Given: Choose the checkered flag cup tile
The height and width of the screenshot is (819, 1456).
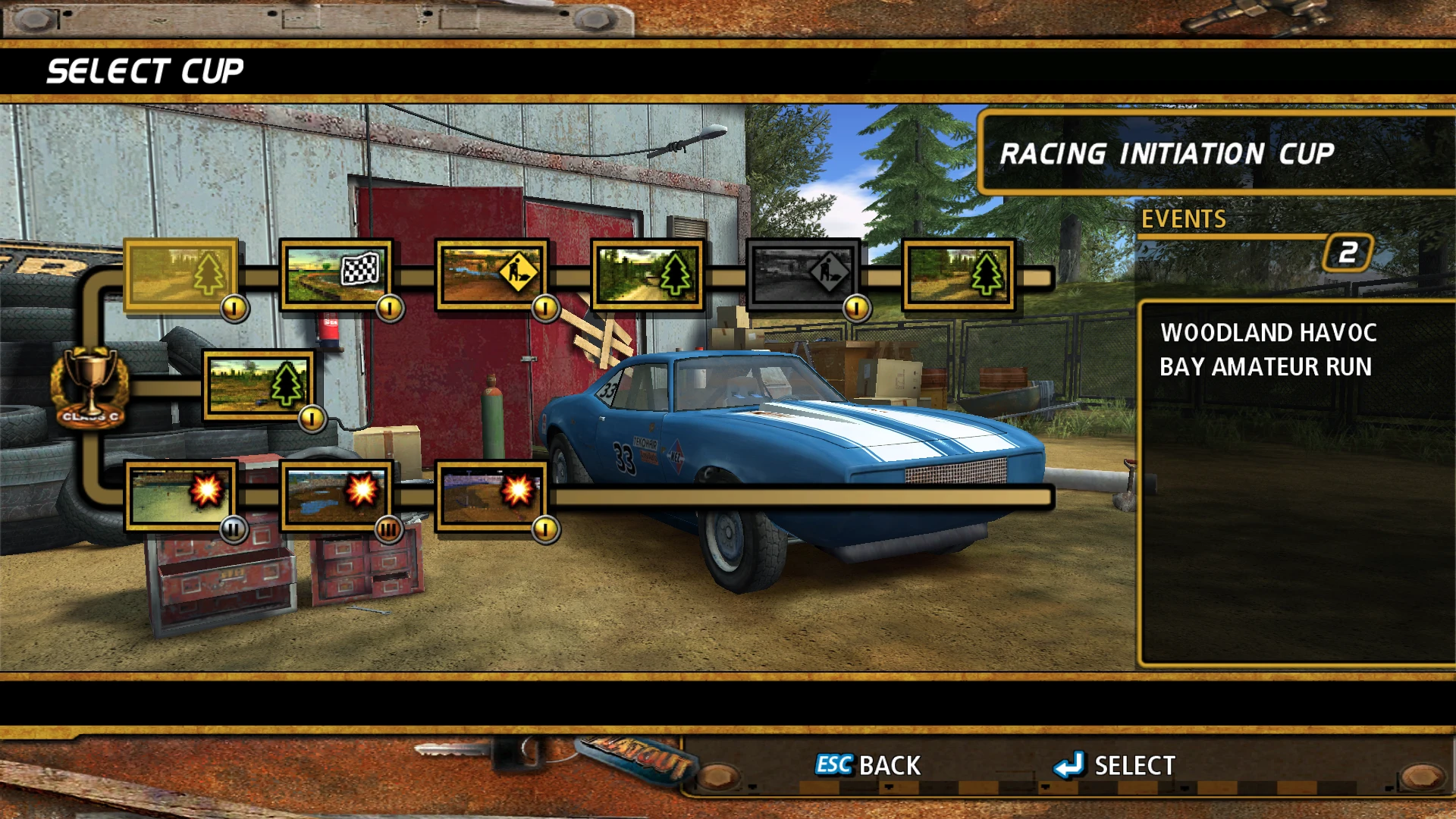Looking at the screenshot, I should point(336,275).
